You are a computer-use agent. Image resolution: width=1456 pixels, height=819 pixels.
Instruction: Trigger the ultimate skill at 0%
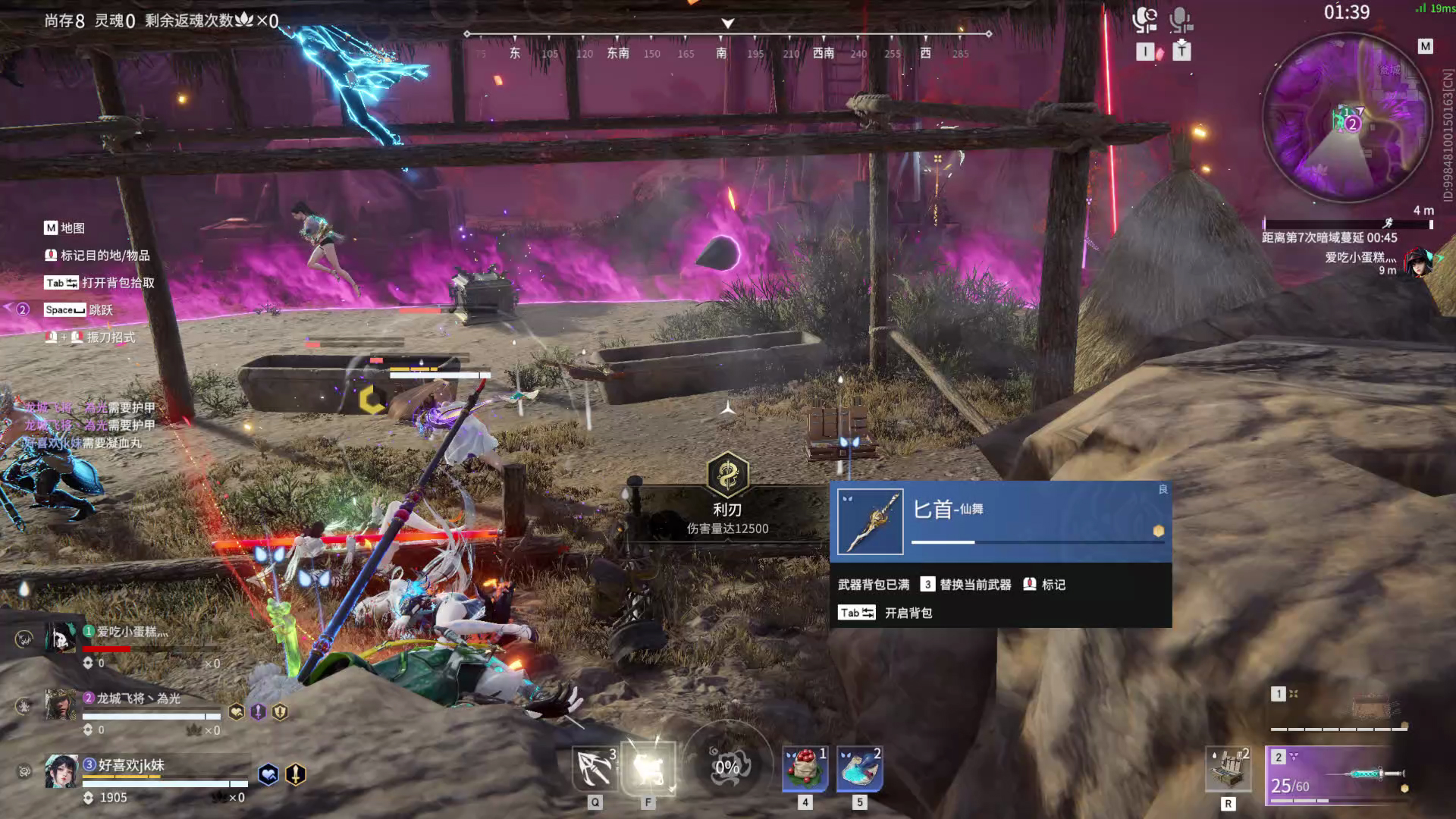[727, 767]
